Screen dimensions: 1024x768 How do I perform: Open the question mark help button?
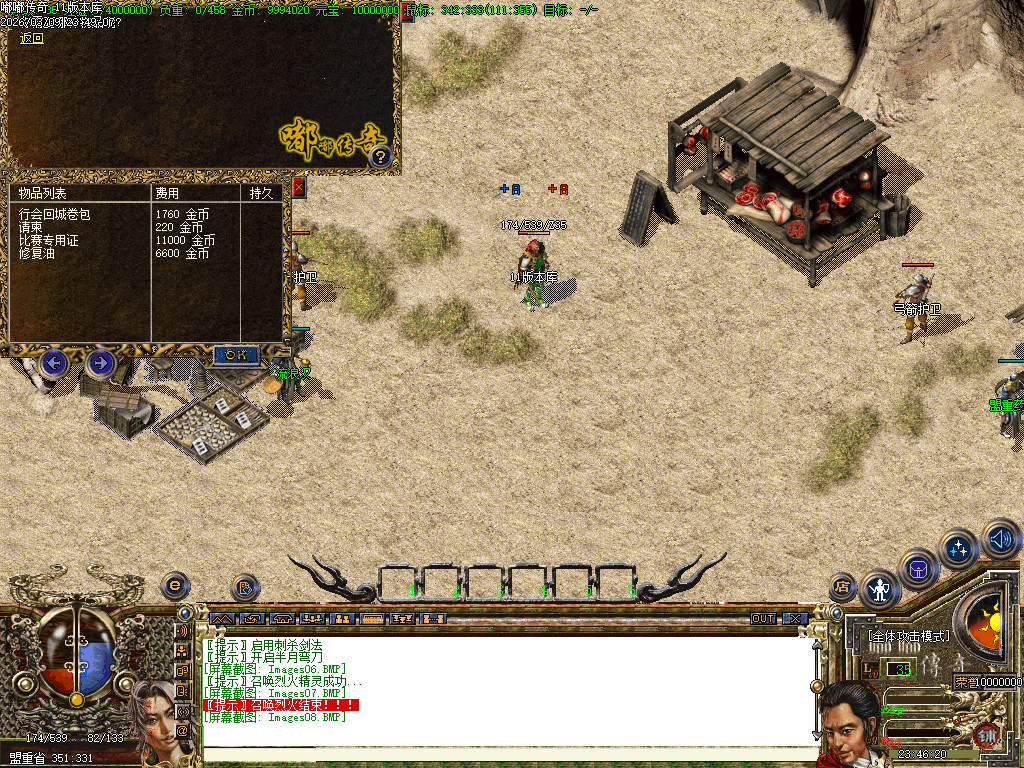click(x=380, y=157)
